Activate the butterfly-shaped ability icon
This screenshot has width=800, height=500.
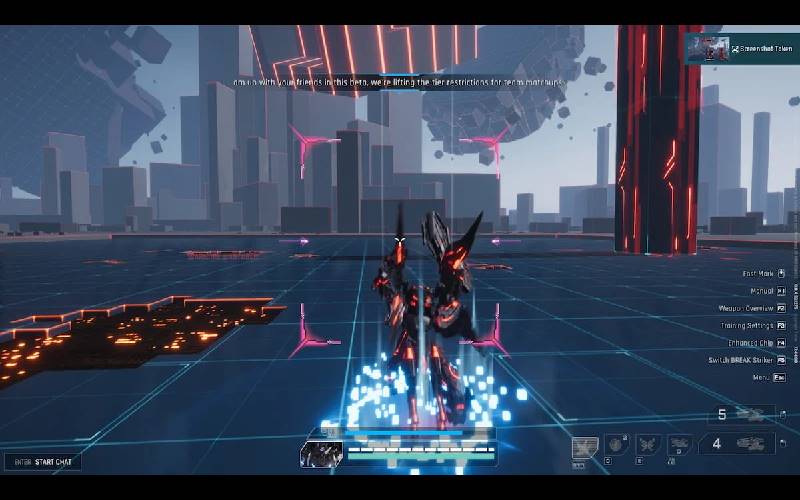(x=648, y=445)
